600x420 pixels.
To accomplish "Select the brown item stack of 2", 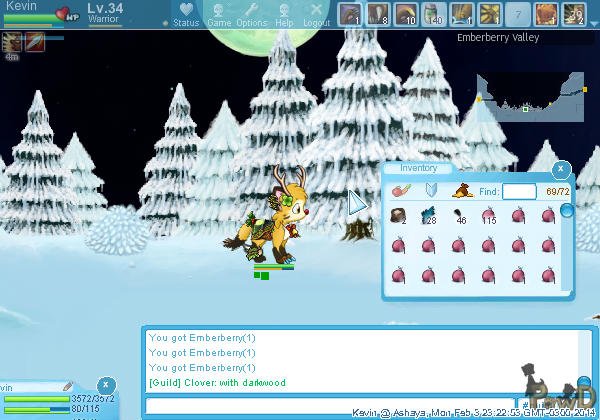I will pos(574,15).
